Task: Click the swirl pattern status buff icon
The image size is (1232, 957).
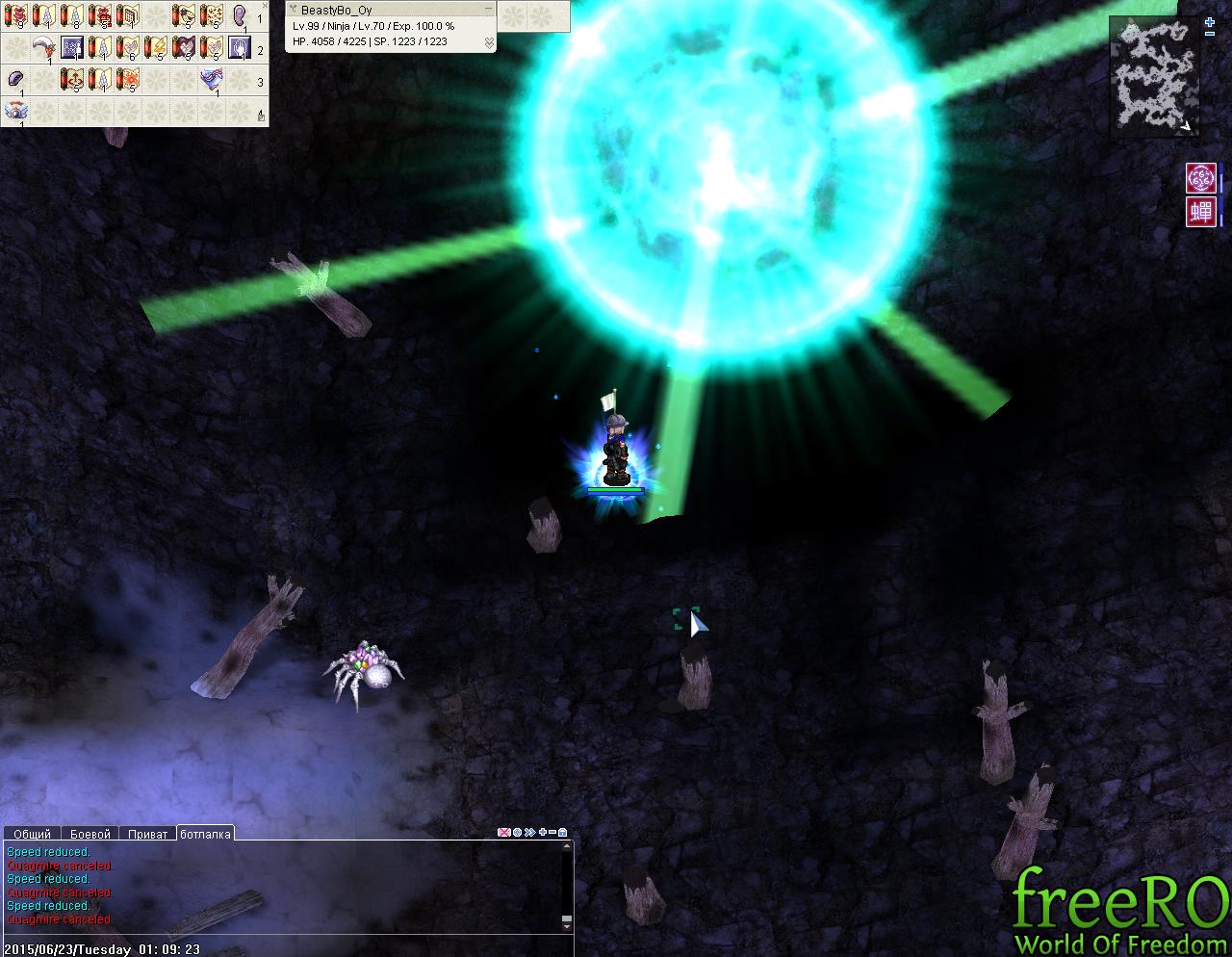Action: pyautogui.click(x=1200, y=178)
